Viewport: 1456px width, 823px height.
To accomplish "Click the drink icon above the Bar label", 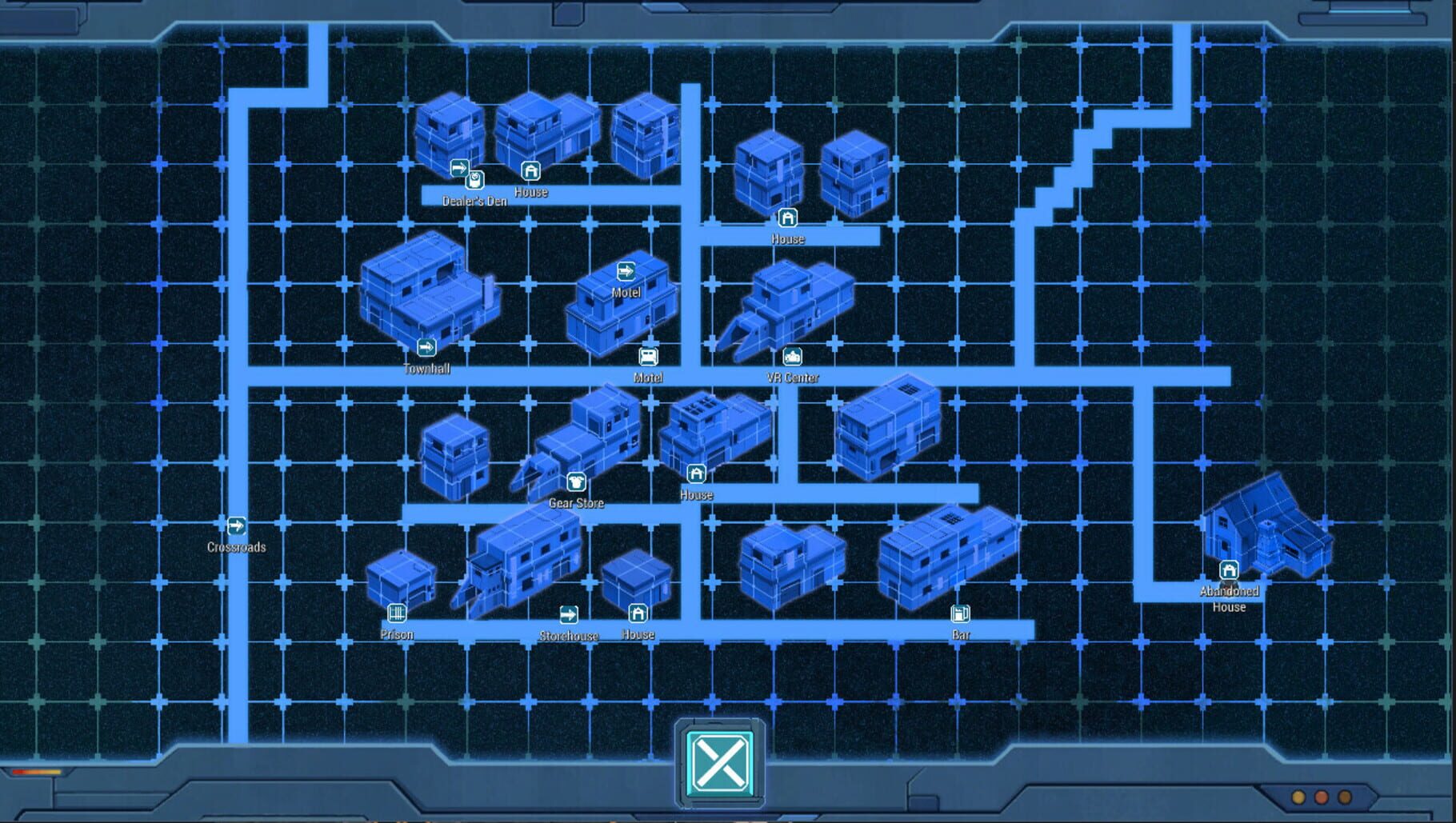I will [960, 614].
